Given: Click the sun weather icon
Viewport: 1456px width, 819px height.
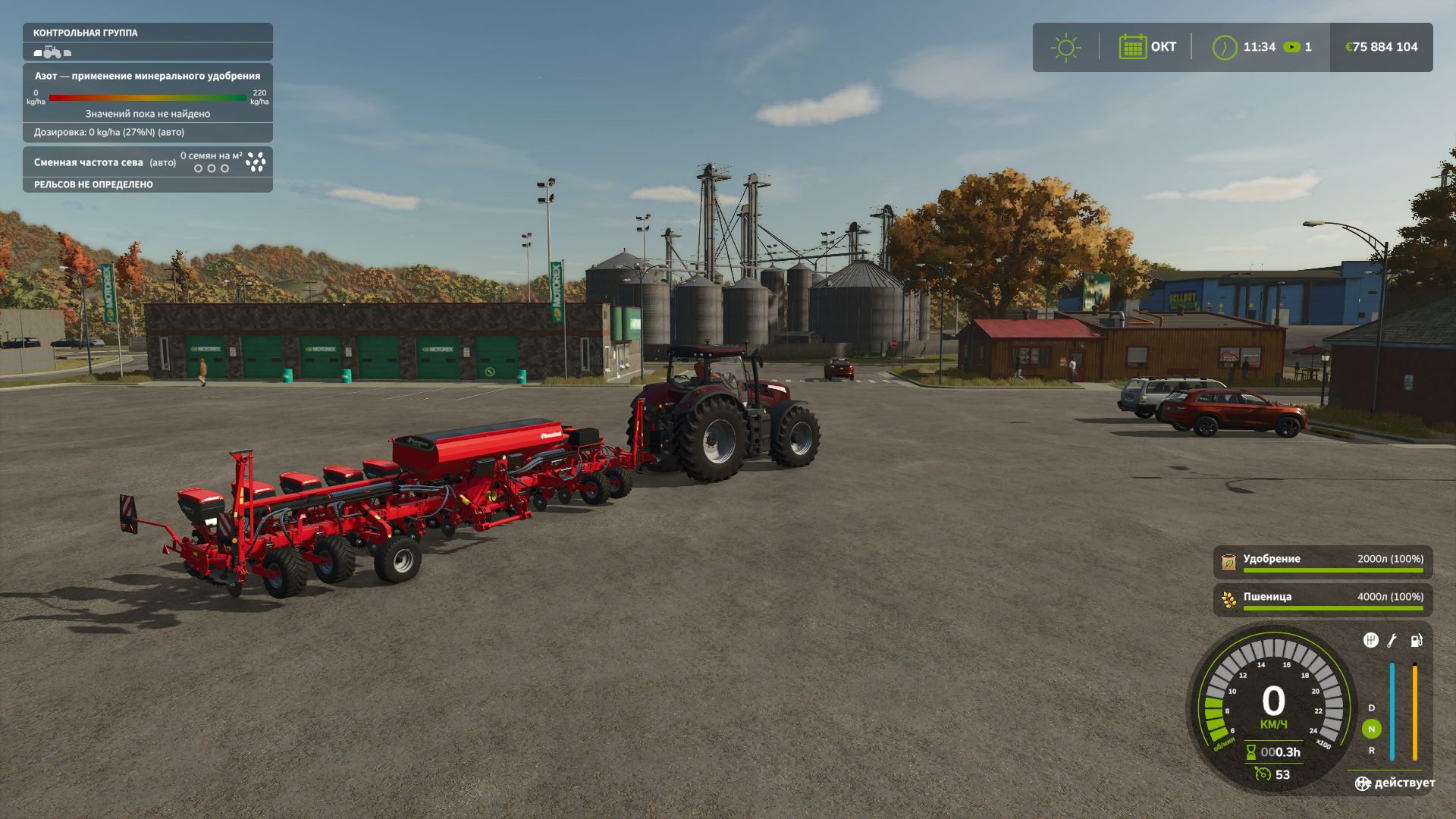Looking at the screenshot, I should coord(1065,47).
